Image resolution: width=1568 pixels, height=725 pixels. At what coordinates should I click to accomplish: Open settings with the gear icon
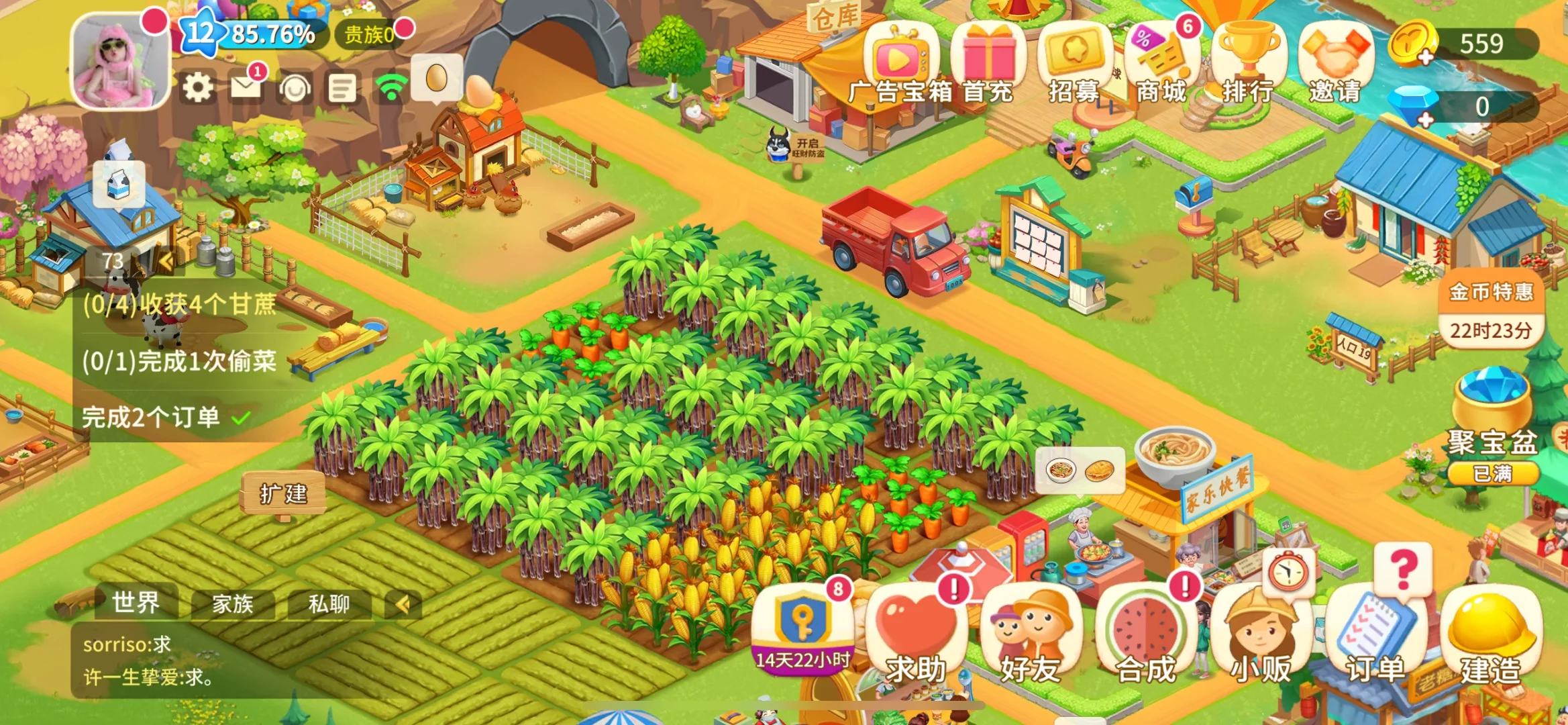[198, 87]
